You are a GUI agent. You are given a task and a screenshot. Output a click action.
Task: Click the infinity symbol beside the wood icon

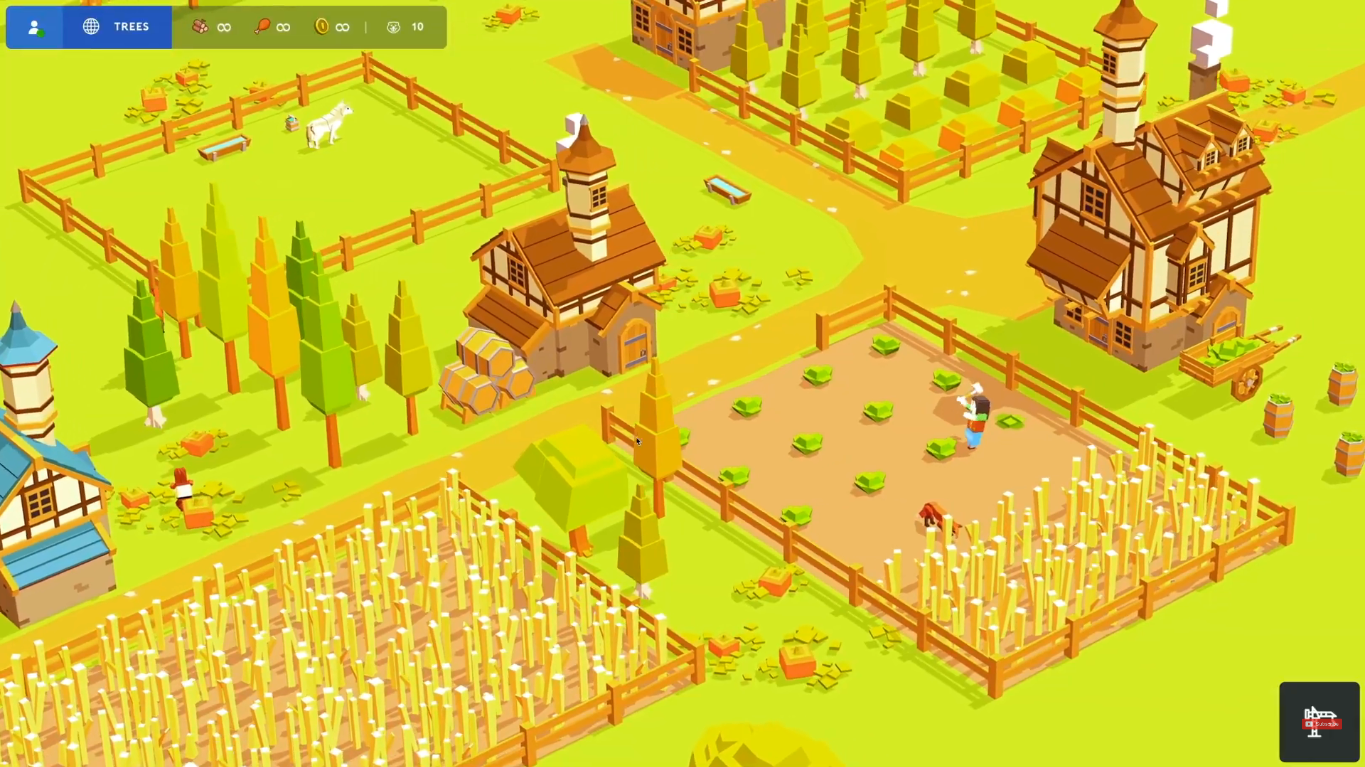[x=223, y=26]
